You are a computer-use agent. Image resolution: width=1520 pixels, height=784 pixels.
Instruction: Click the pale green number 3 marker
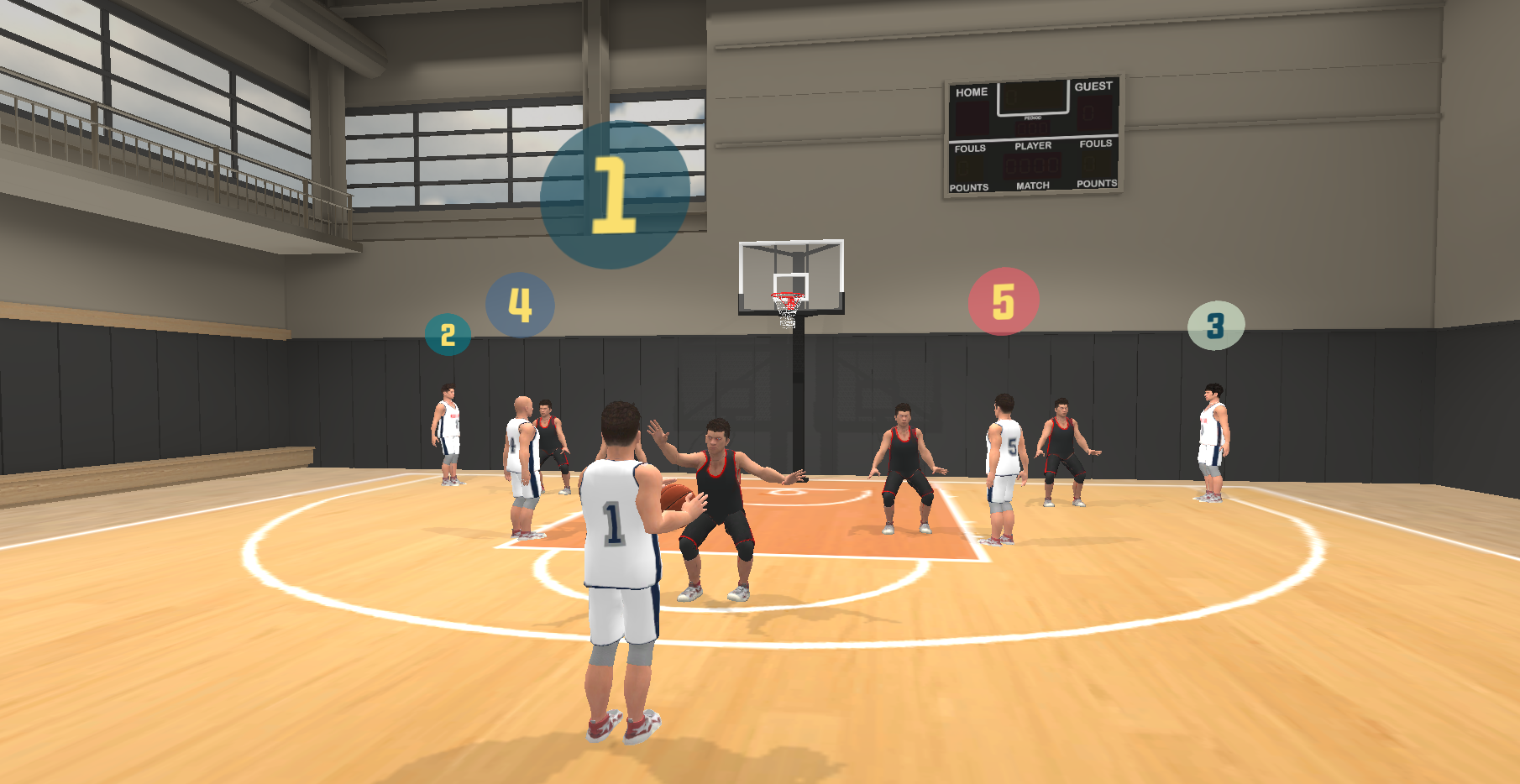pos(1215,326)
